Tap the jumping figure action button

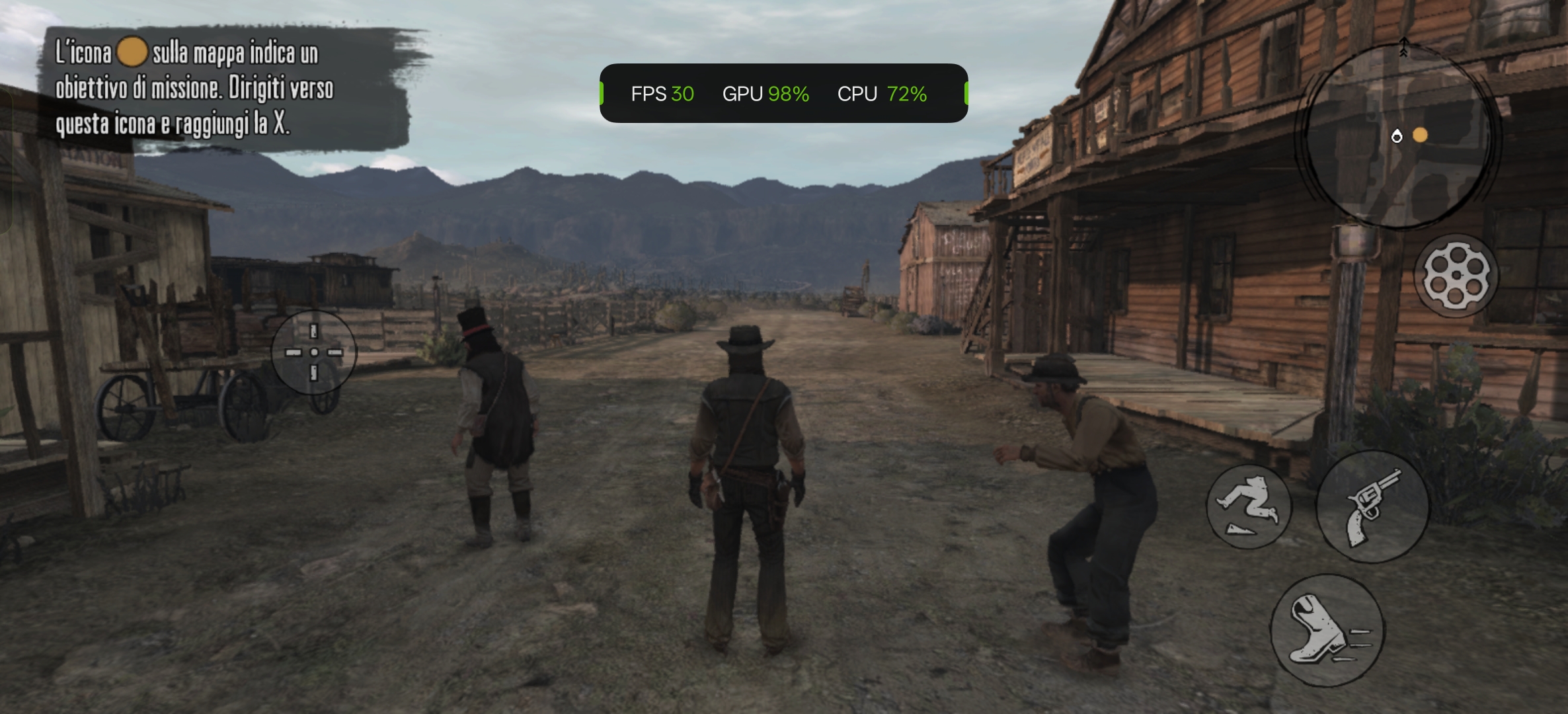click(x=1248, y=506)
